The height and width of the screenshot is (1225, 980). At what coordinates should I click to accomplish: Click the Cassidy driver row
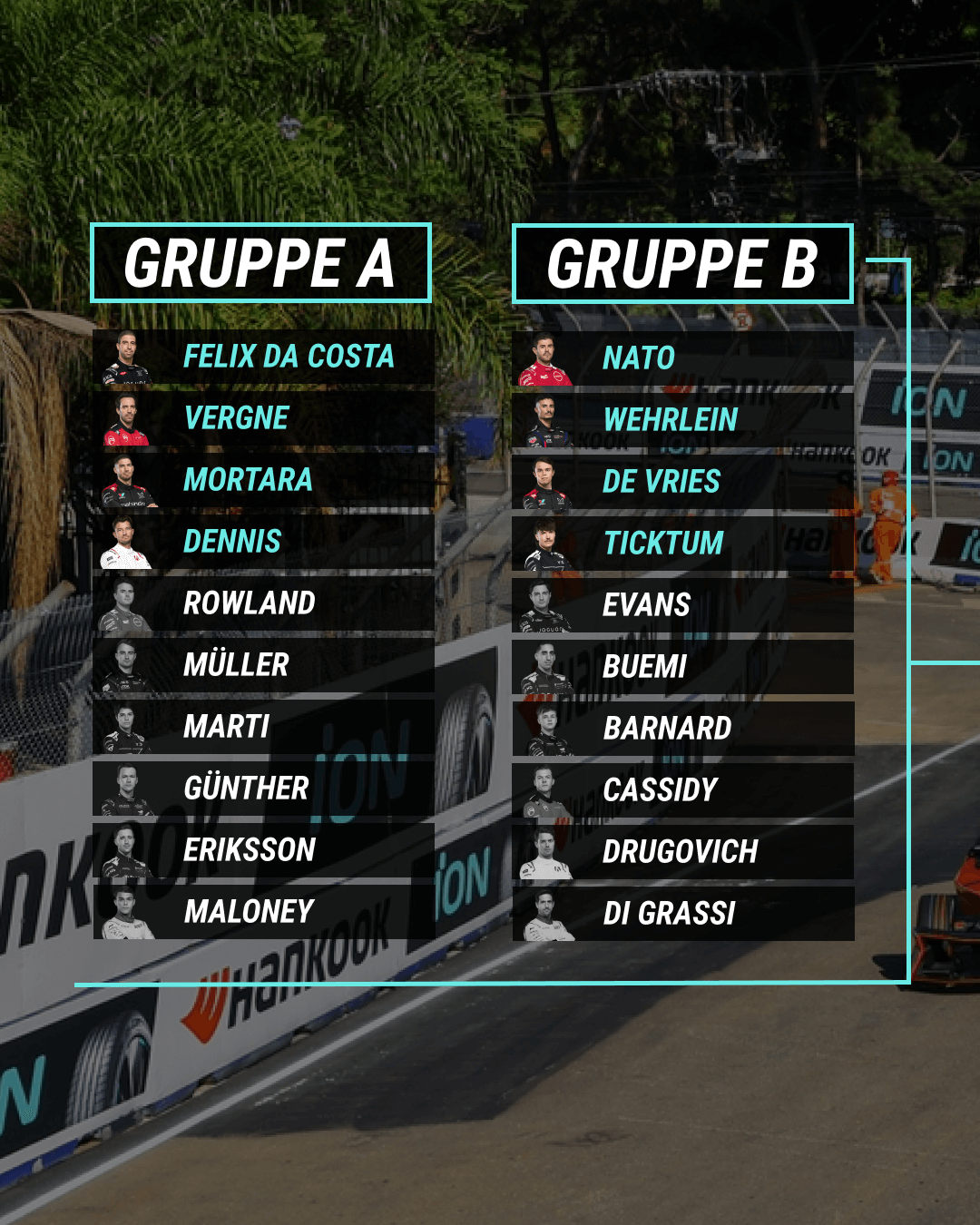click(x=682, y=790)
